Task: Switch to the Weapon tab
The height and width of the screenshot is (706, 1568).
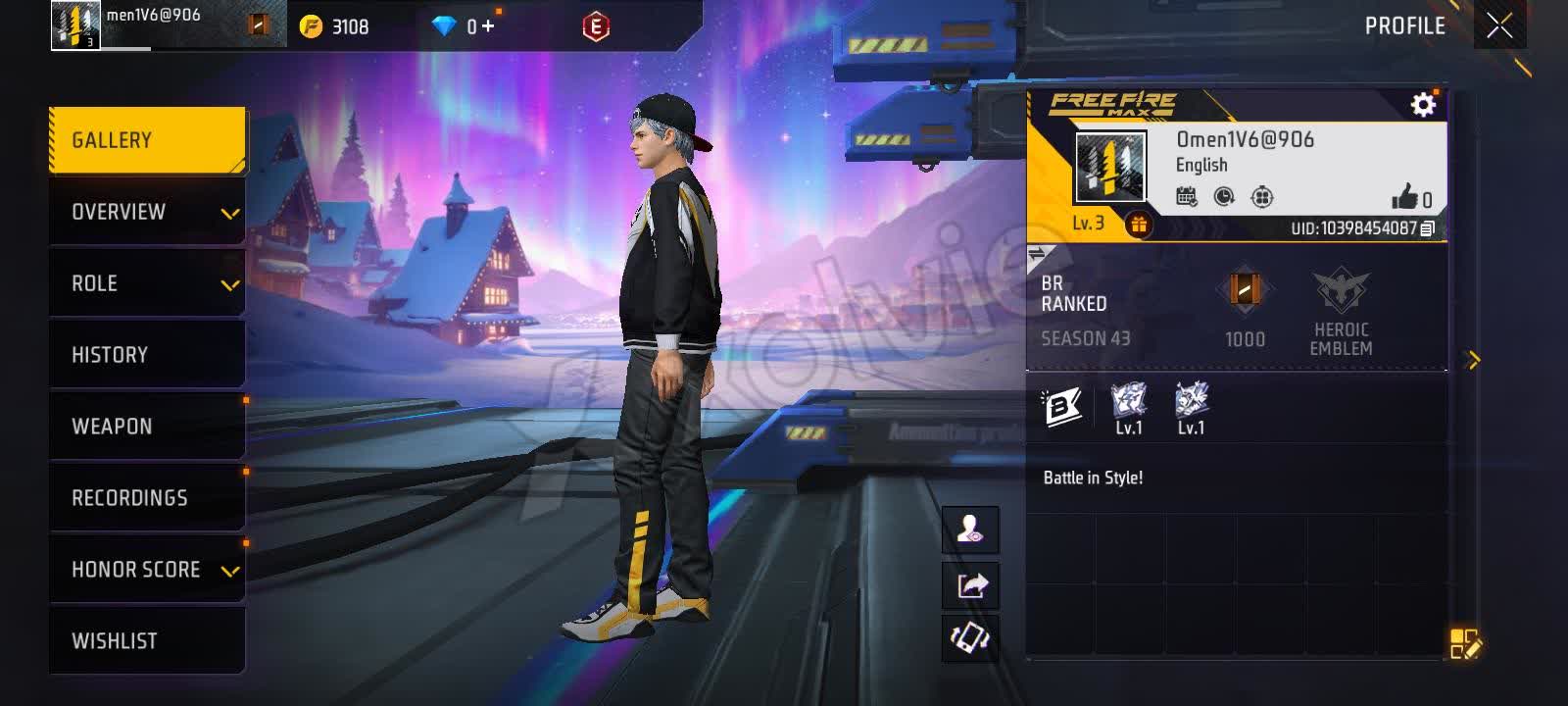Action: 147,427
